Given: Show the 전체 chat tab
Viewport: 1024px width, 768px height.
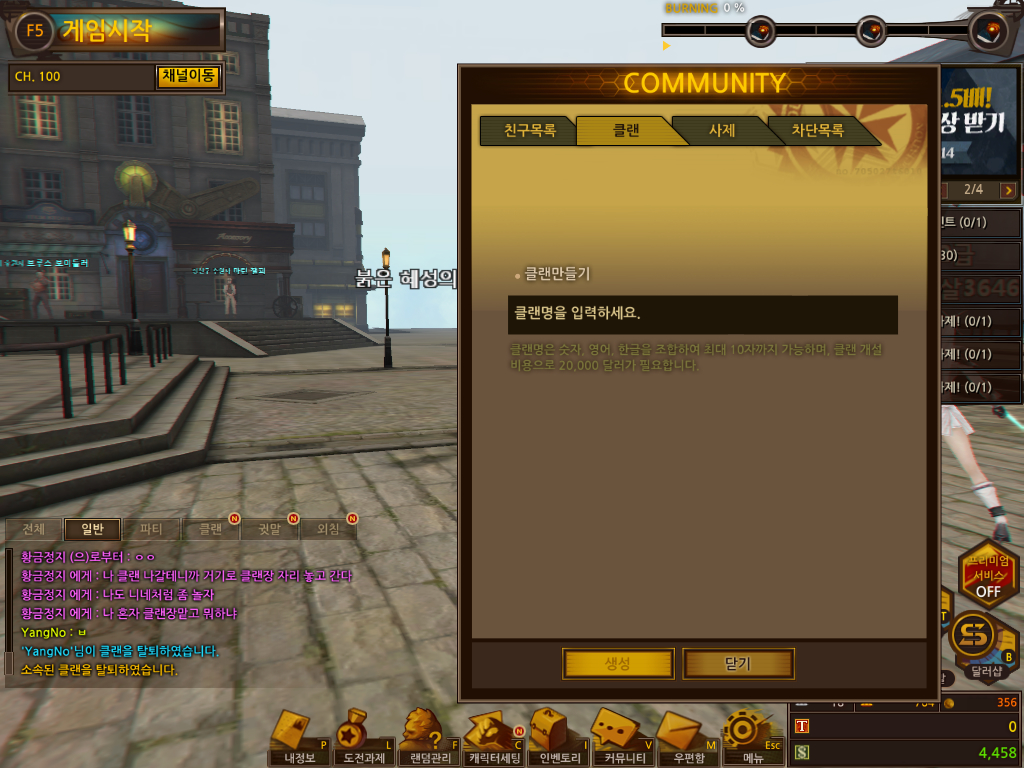Looking at the screenshot, I should [x=33, y=529].
